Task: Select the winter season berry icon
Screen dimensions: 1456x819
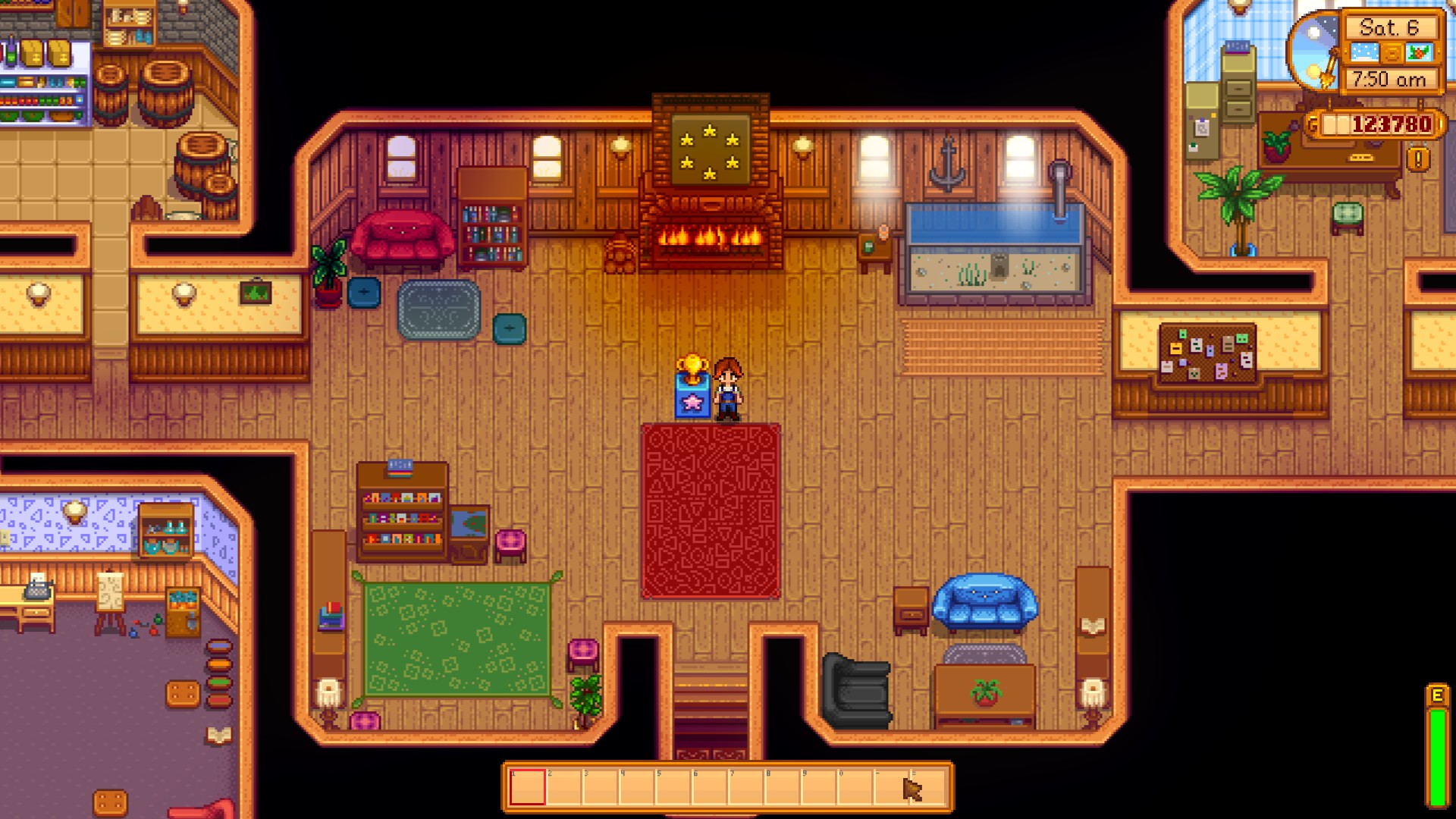Action: coord(1419,52)
